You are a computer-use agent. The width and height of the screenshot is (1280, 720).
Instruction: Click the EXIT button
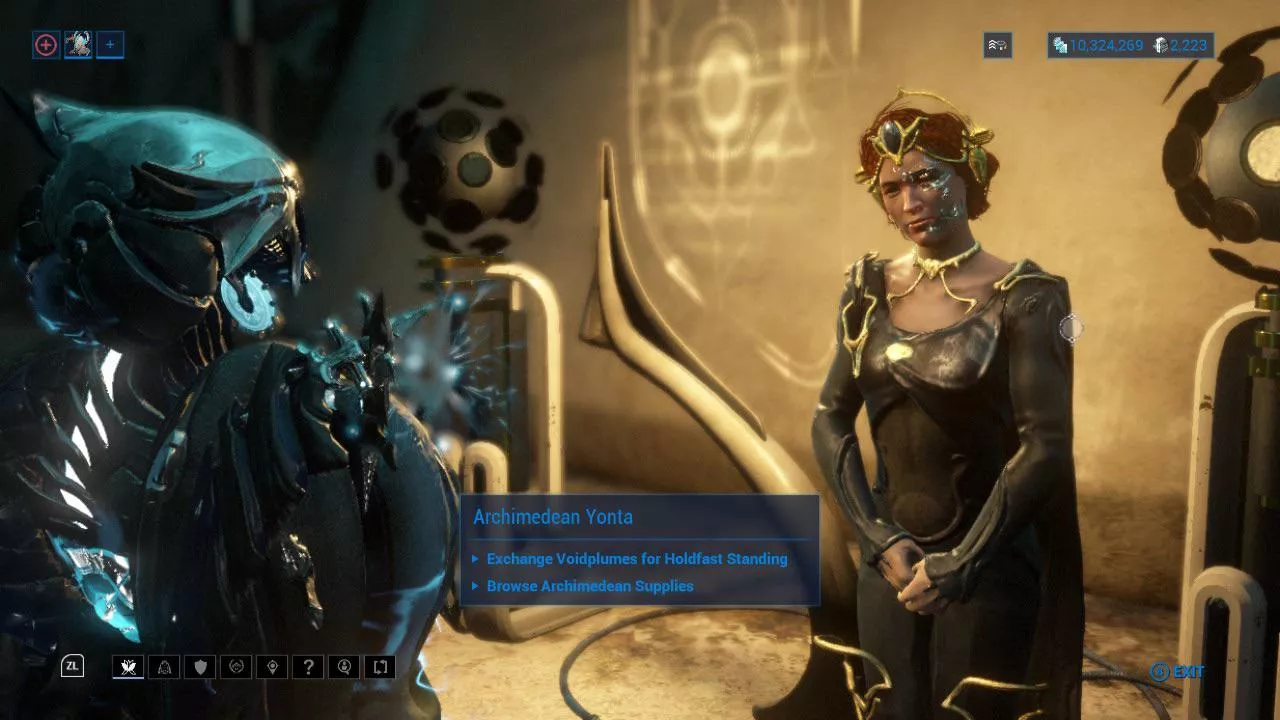pyautogui.click(x=1178, y=672)
